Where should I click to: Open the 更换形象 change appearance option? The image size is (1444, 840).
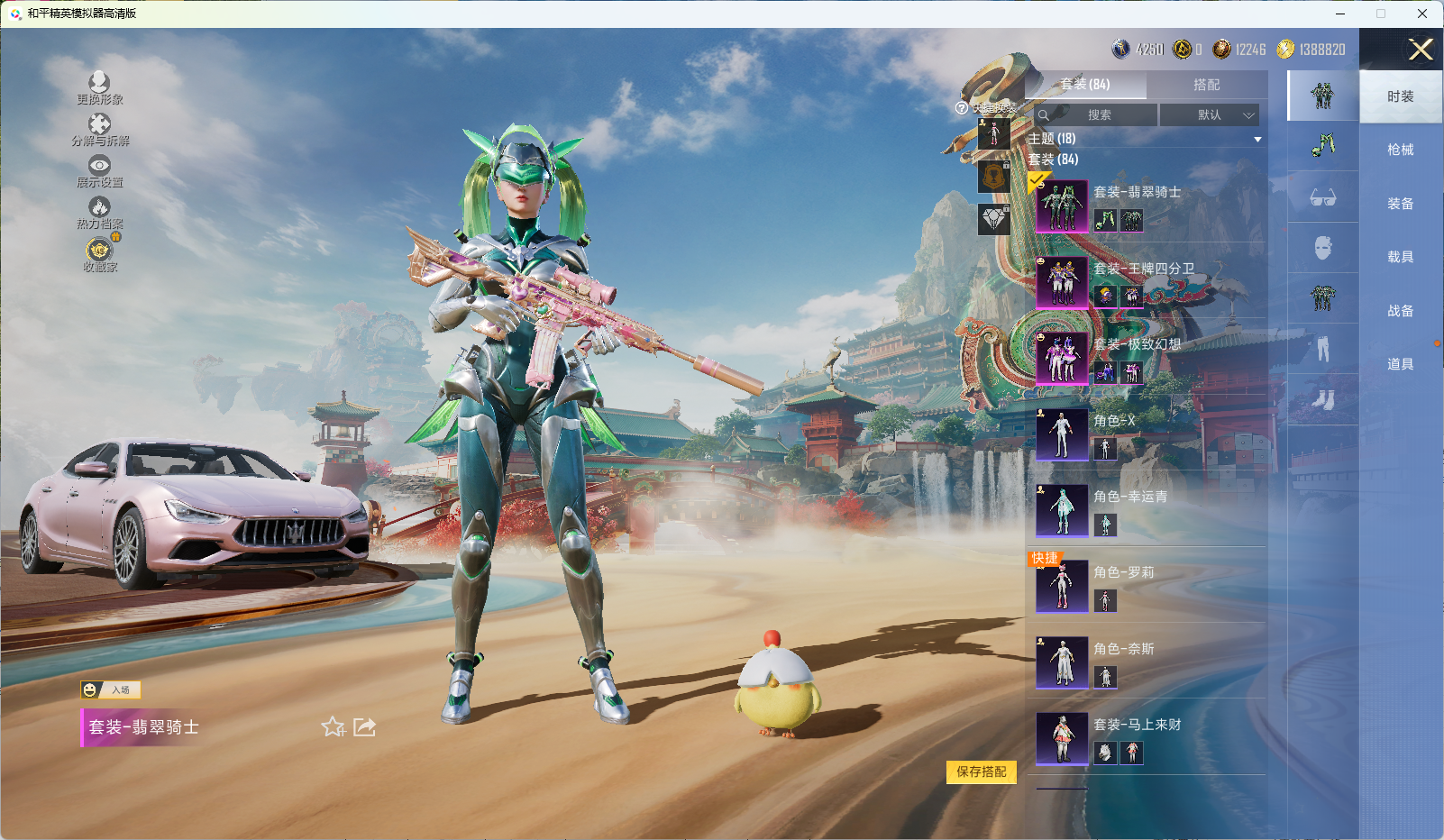pos(99,87)
